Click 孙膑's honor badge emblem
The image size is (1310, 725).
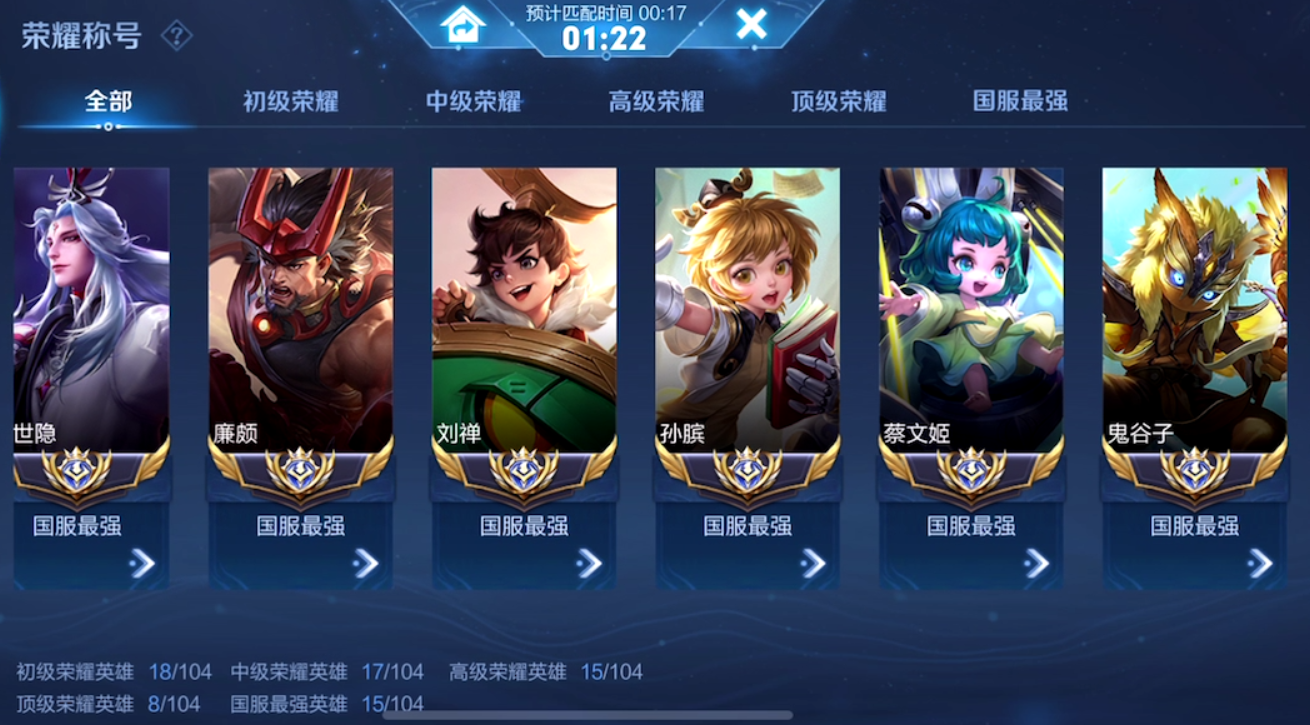(750, 470)
